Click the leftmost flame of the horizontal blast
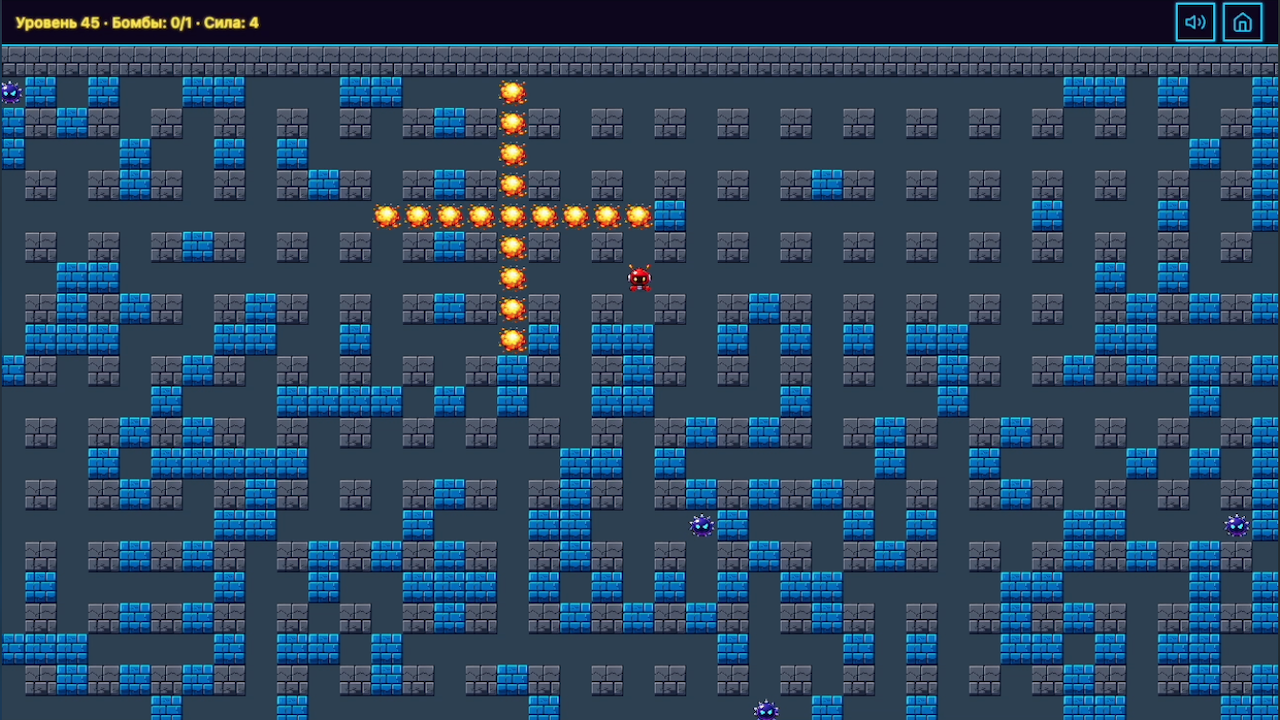 (x=387, y=213)
